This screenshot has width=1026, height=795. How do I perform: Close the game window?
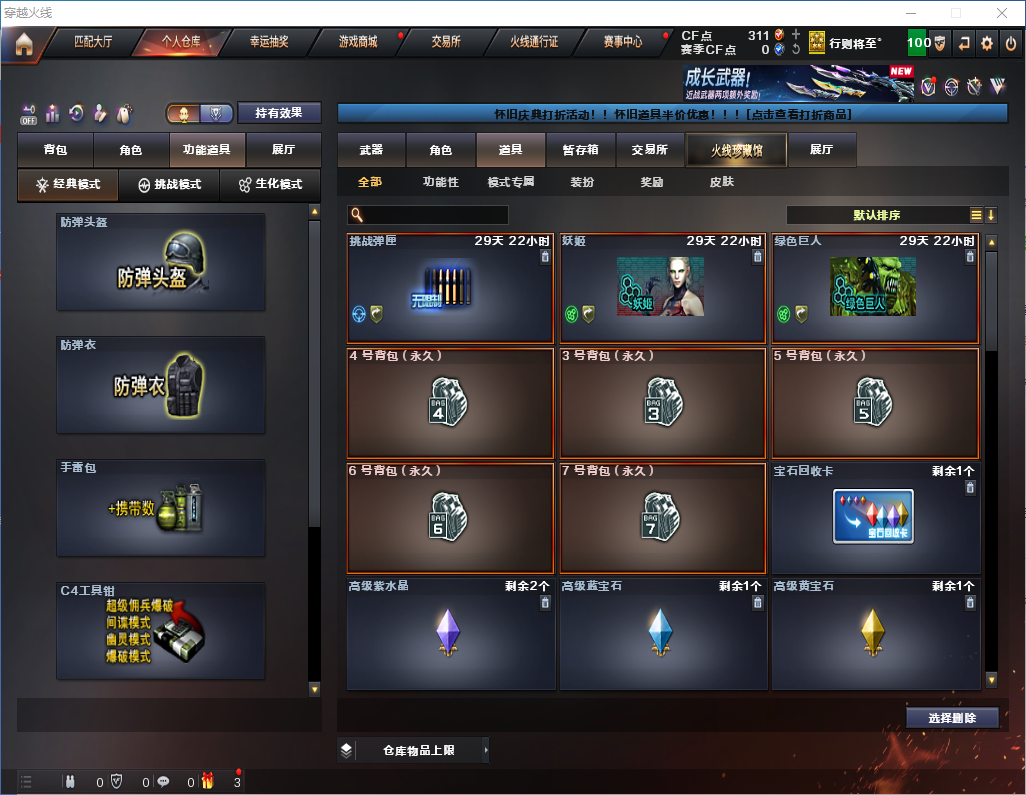click(x=1001, y=12)
